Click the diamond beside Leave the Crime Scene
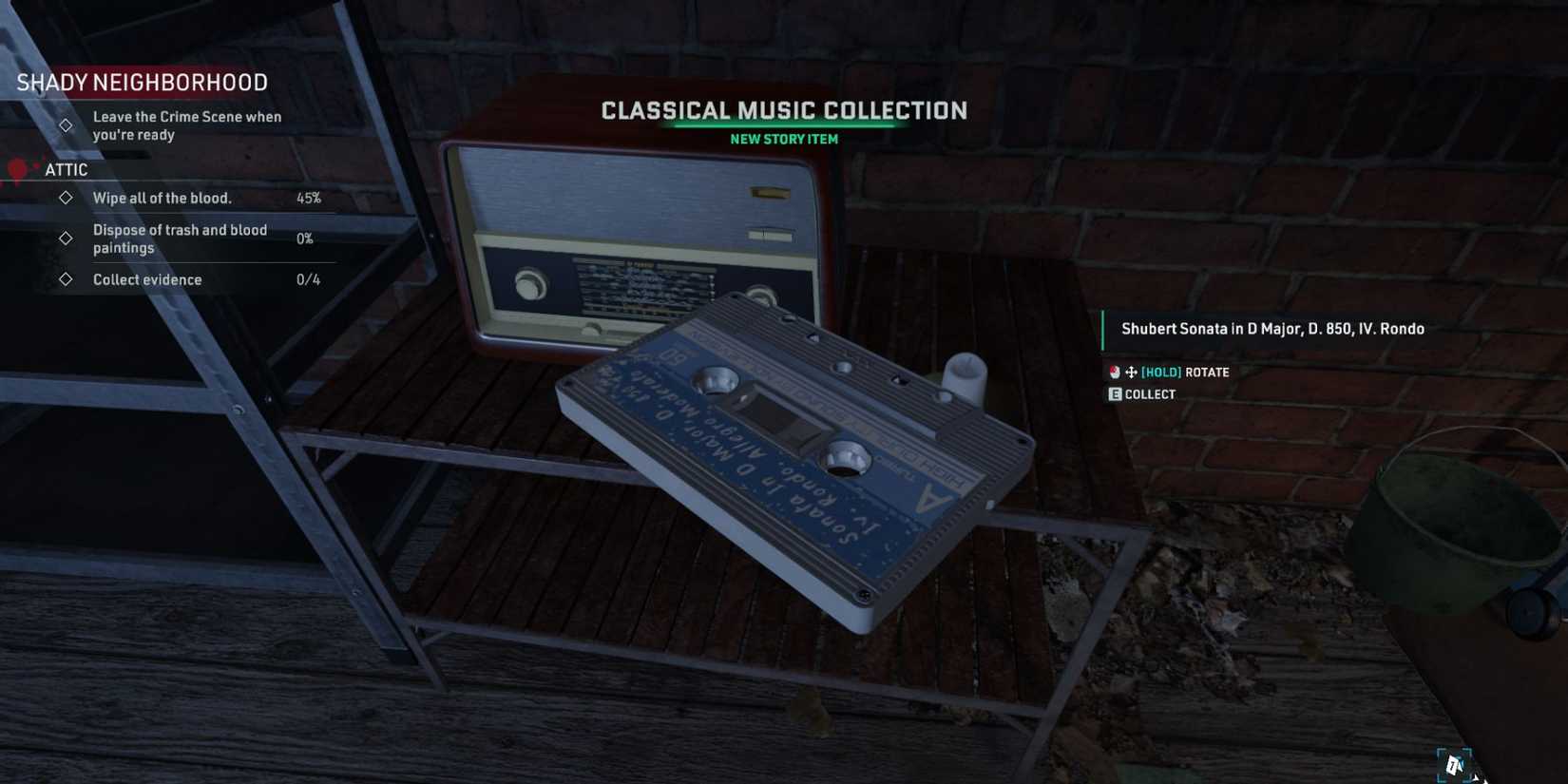 pyautogui.click(x=64, y=124)
